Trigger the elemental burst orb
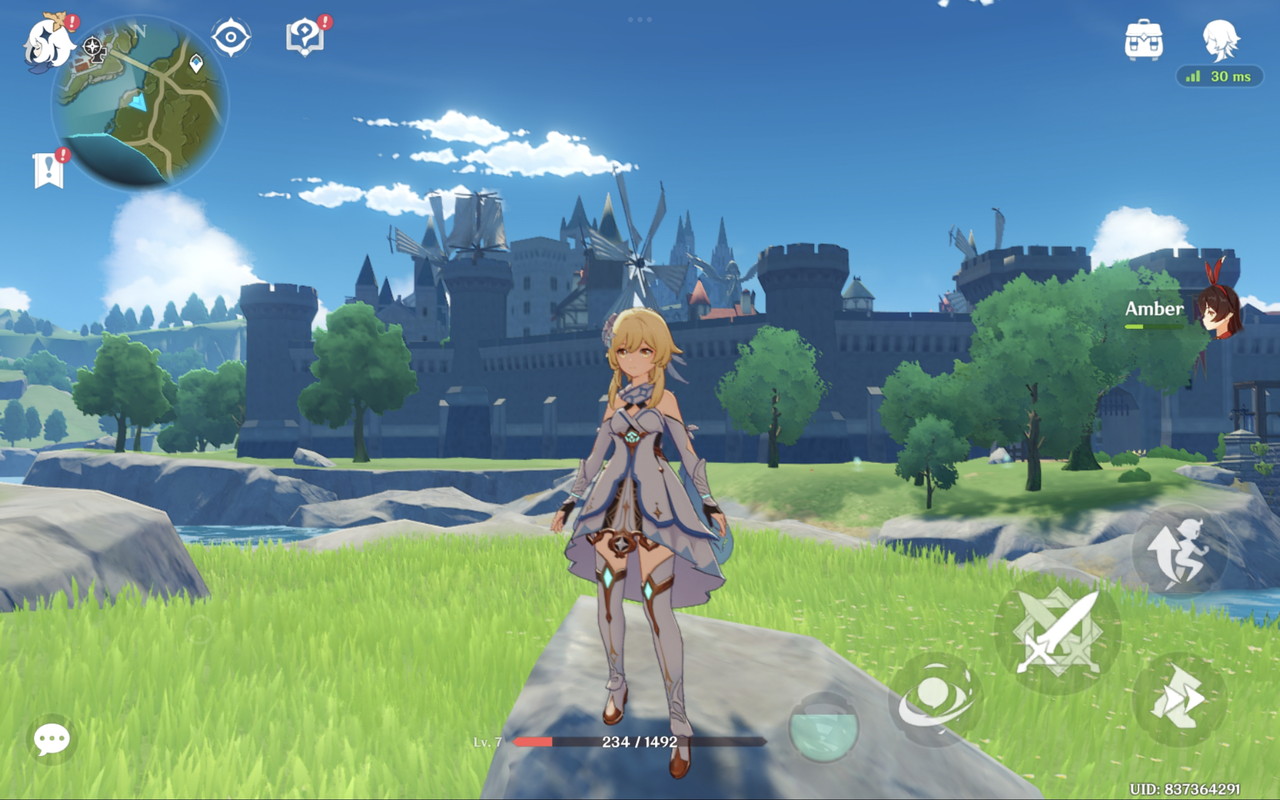The height and width of the screenshot is (800, 1280). (x=823, y=727)
